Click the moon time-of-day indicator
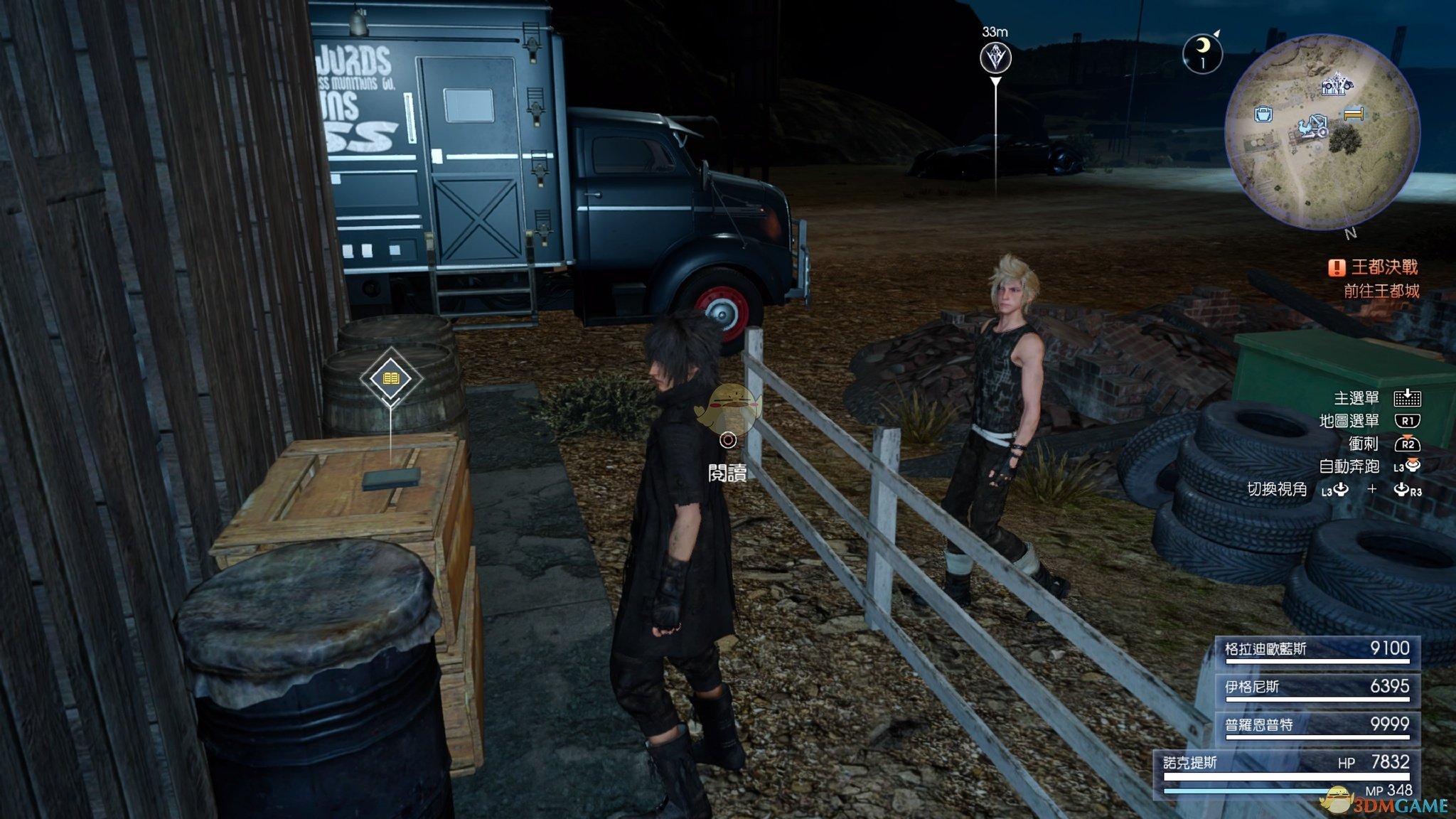The image size is (1456, 819). pos(1202,53)
